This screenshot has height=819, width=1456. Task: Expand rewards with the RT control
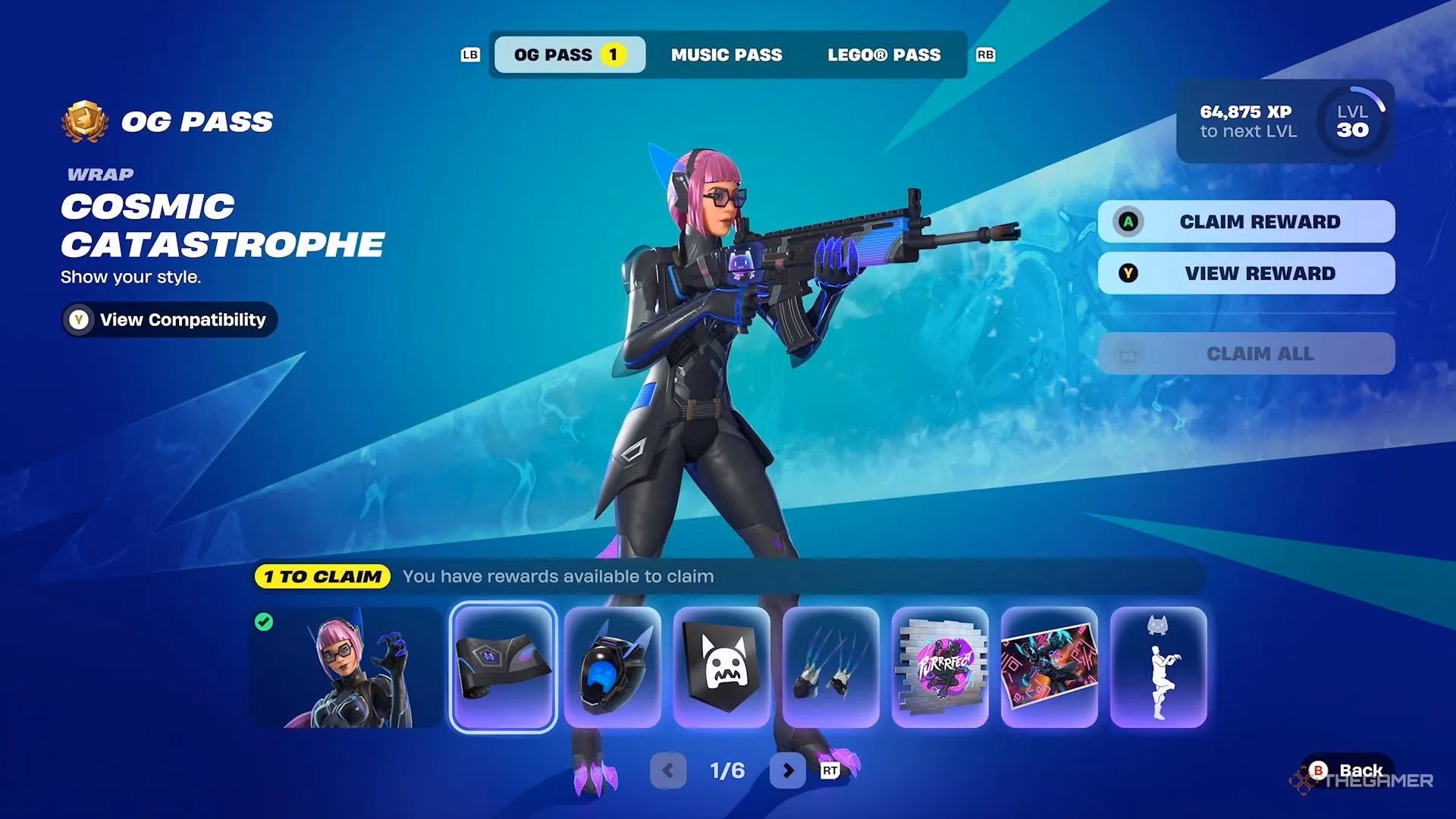(829, 770)
